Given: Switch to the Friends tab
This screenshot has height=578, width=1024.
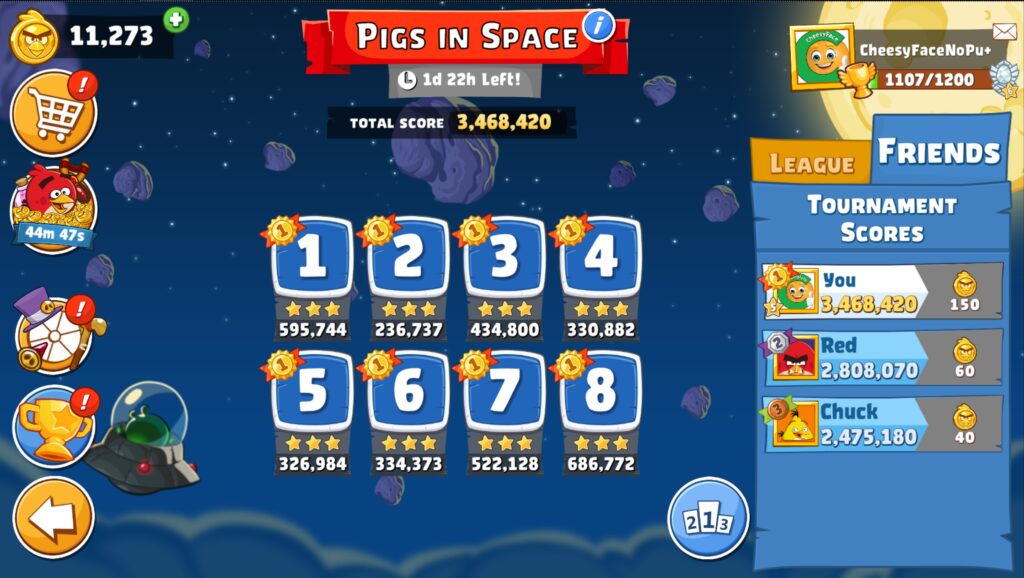Looking at the screenshot, I should 938,152.
